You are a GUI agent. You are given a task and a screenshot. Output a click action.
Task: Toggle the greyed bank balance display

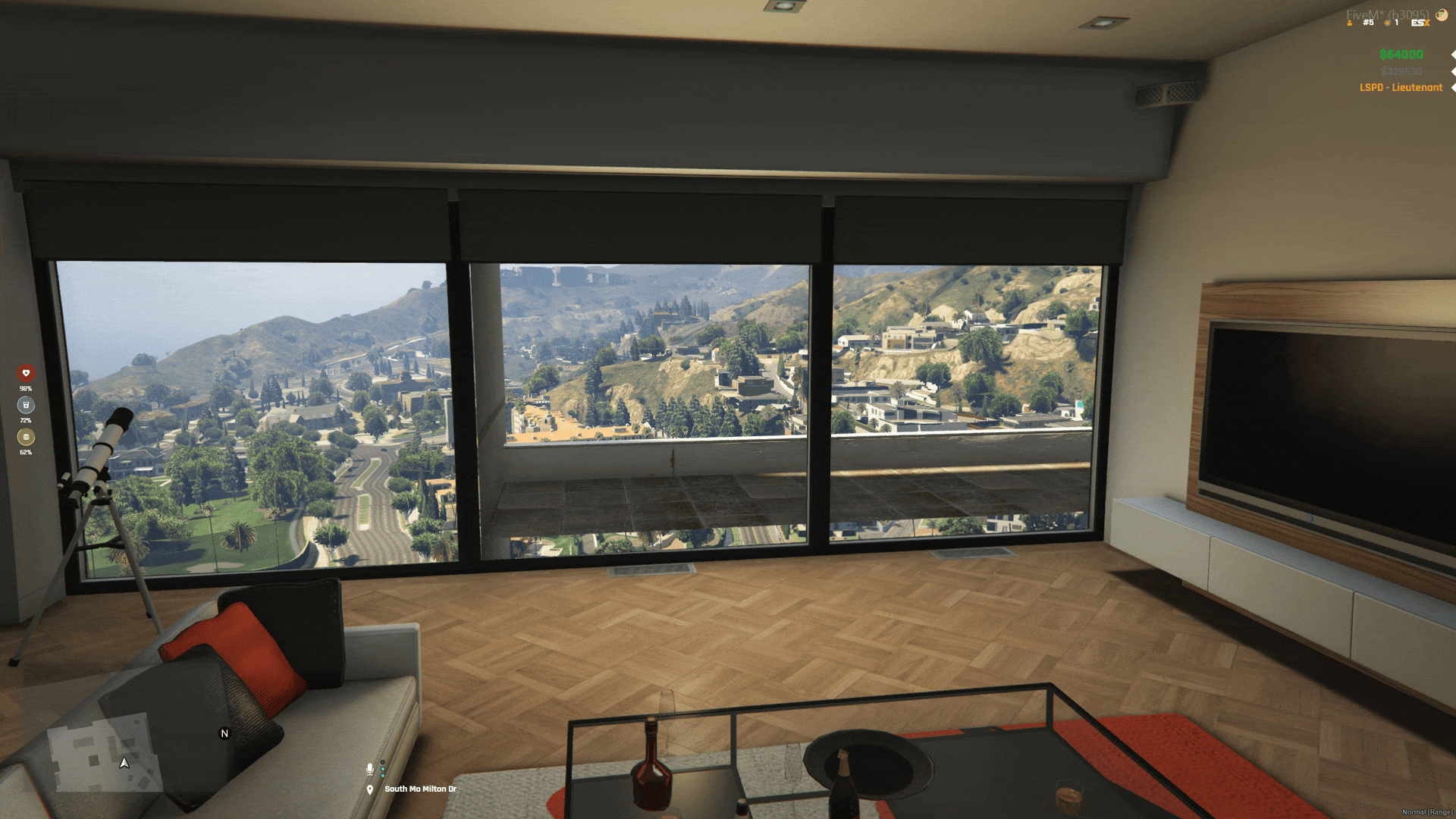pyautogui.click(x=1402, y=72)
